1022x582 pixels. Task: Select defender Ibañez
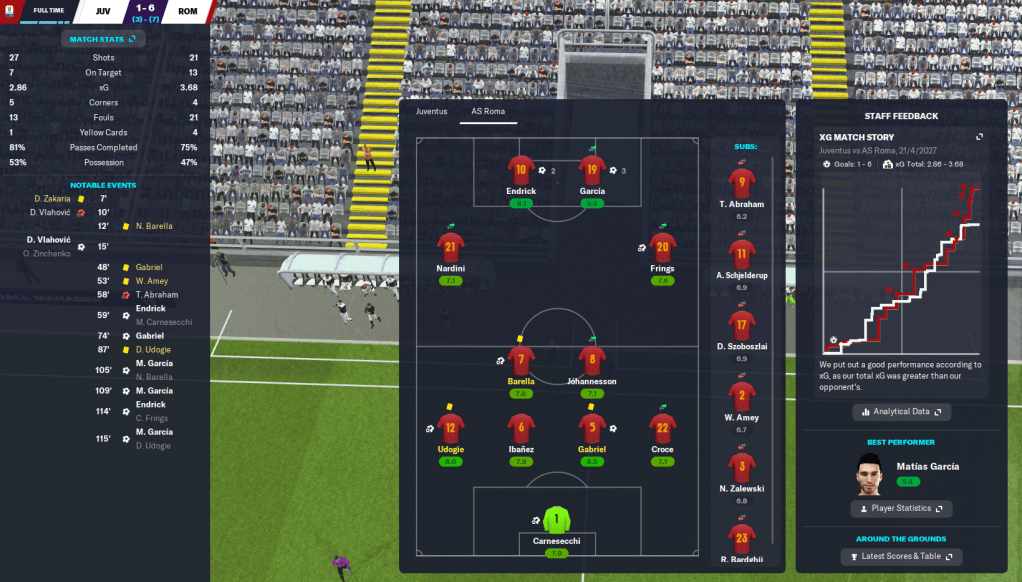pyautogui.click(x=521, y=429)
